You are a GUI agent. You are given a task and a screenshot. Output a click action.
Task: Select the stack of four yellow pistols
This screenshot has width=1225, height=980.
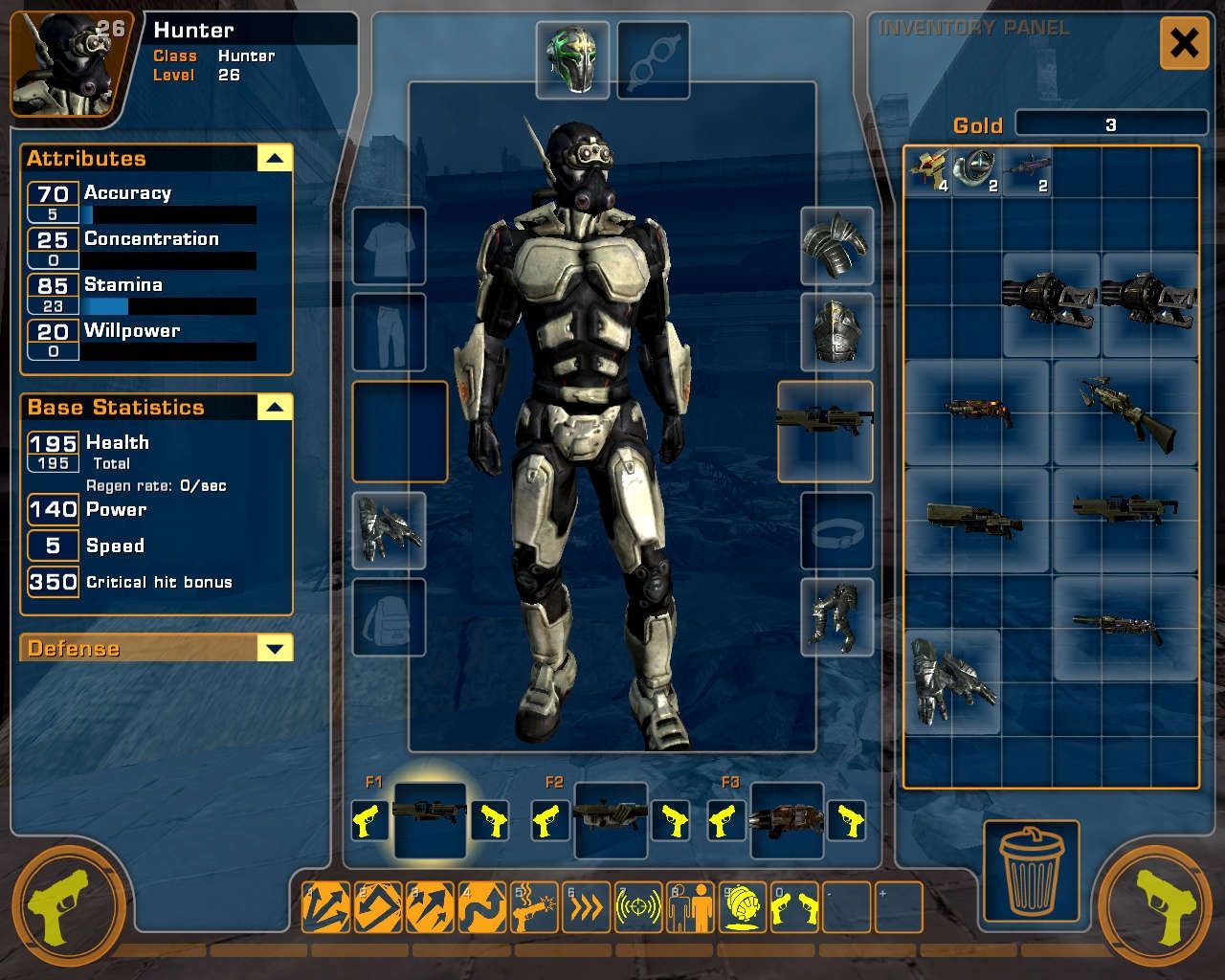(x=928, y=172)
